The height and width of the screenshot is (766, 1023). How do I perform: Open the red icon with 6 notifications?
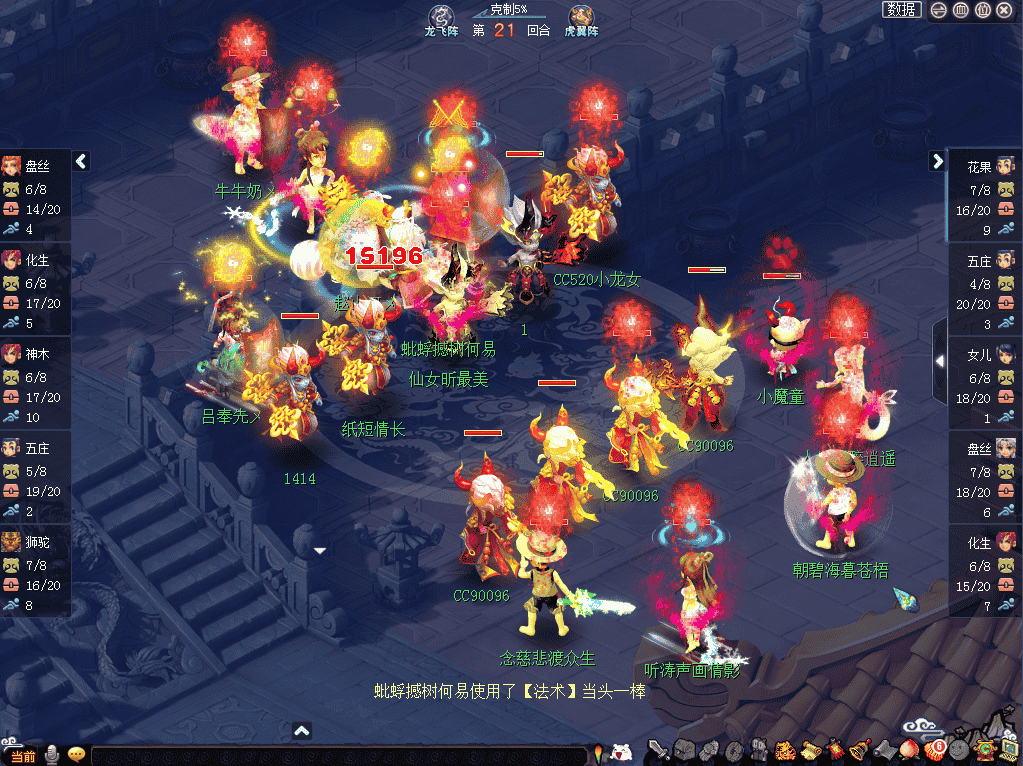coord(934,750)
